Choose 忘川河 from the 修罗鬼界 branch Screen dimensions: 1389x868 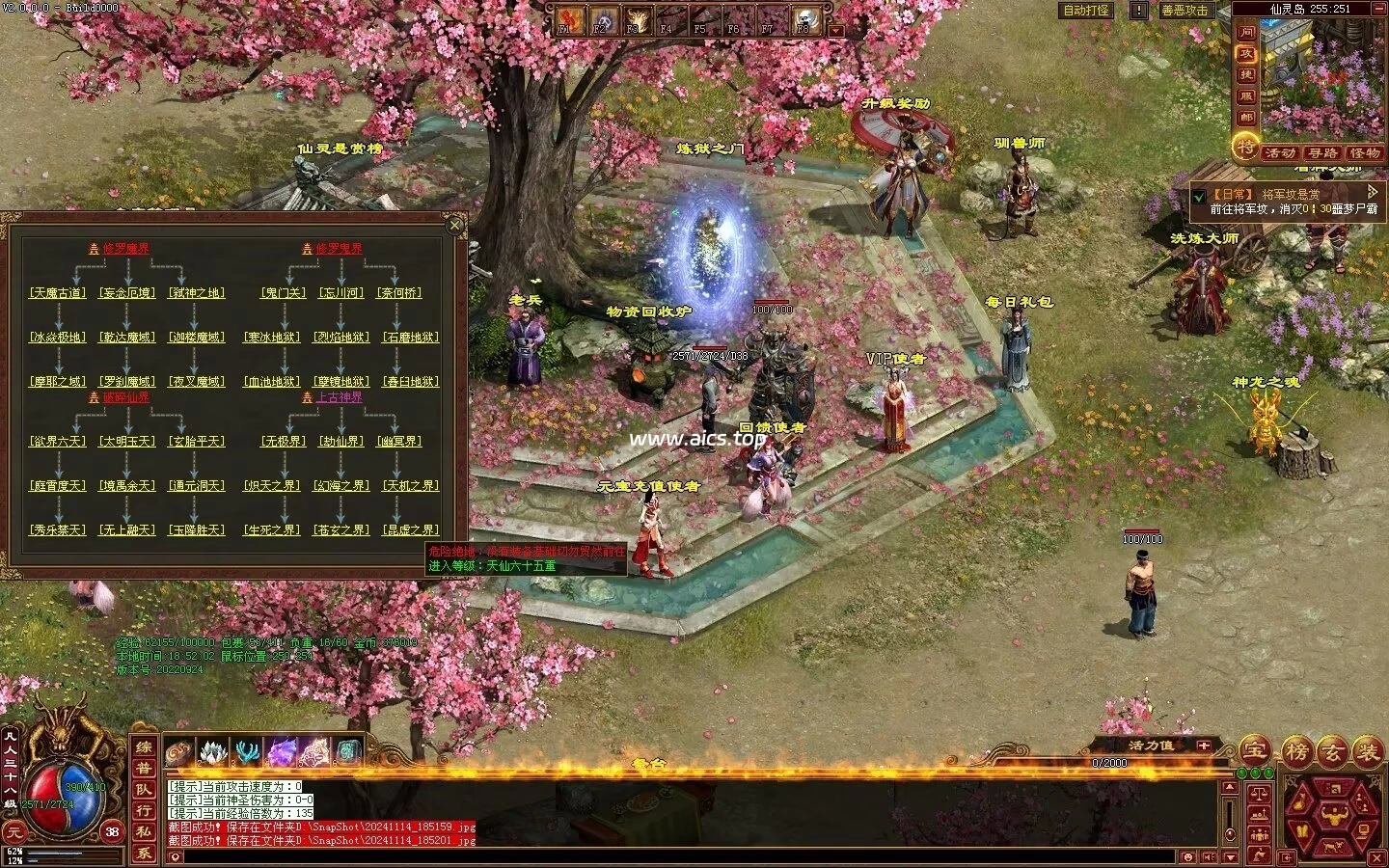341,293
